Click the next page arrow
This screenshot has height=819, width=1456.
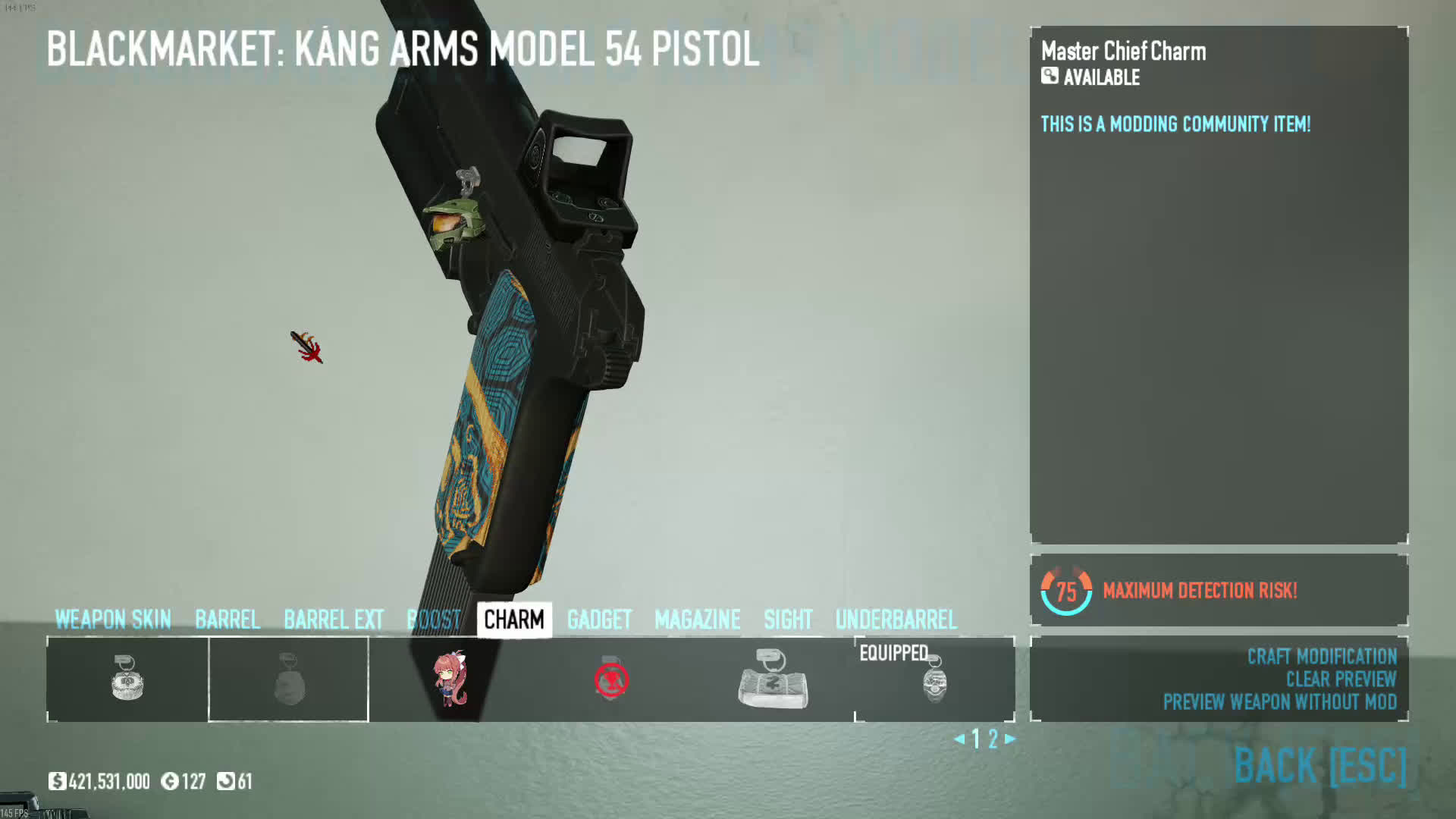pyautogui.click(x=1010, y=738)
